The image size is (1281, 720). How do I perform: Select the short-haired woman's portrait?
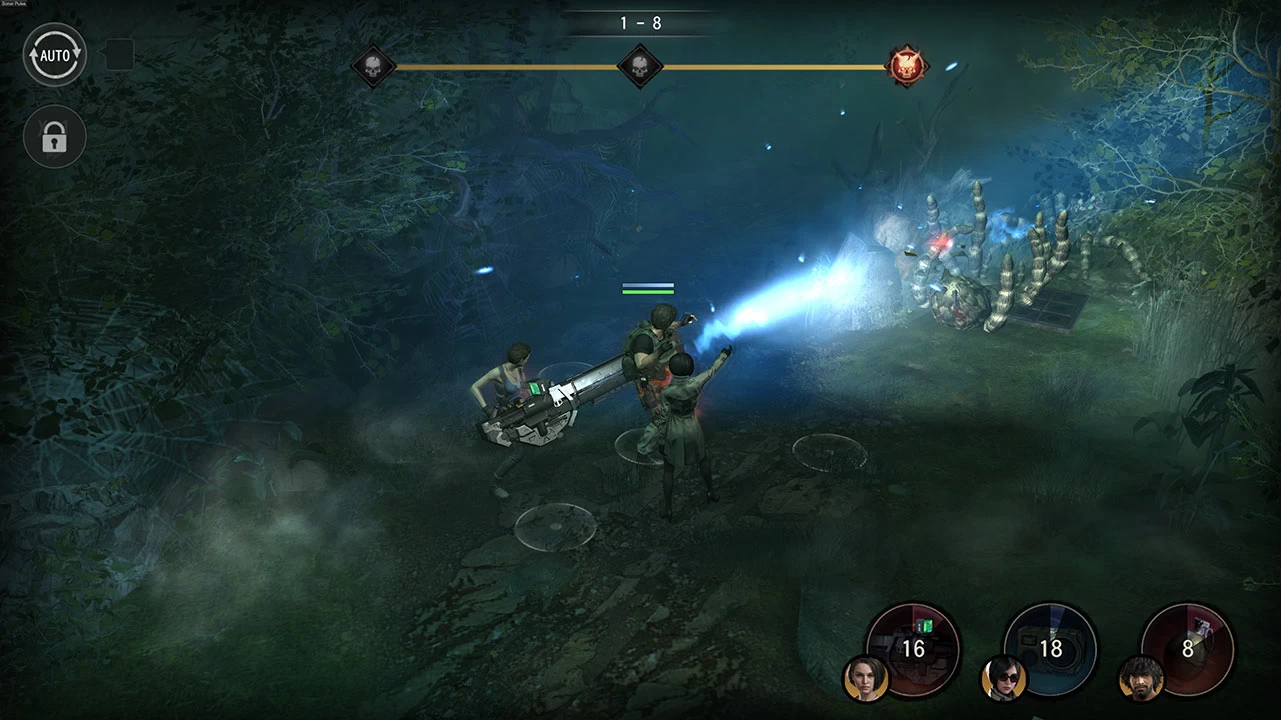tap(865, 678)
